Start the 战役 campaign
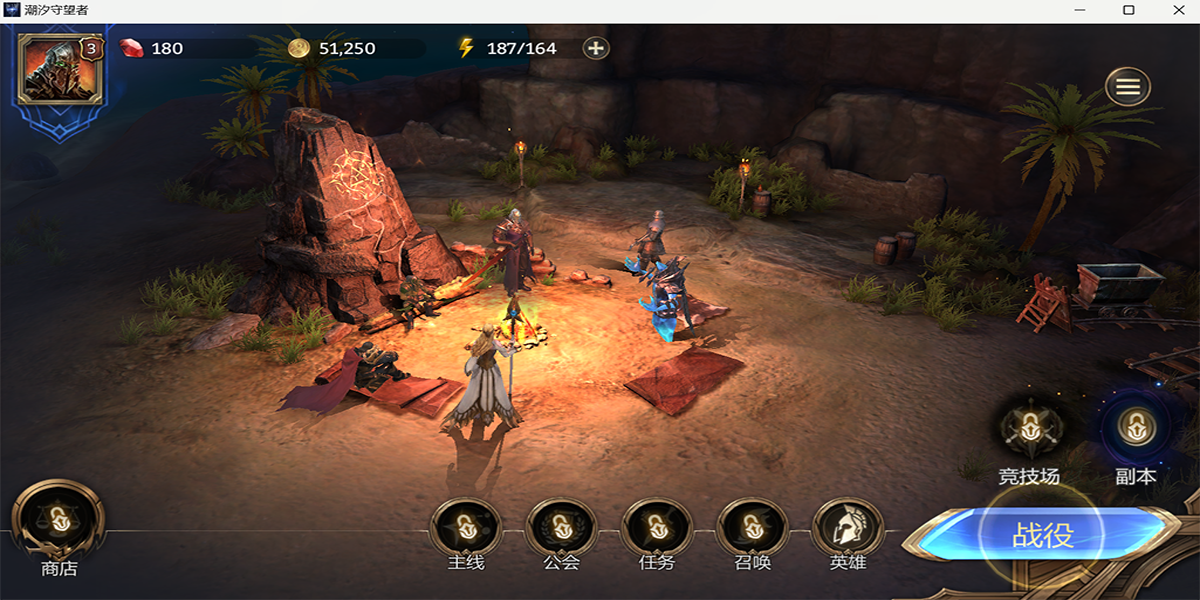 pyautogui.click(x=1043, y=535)
